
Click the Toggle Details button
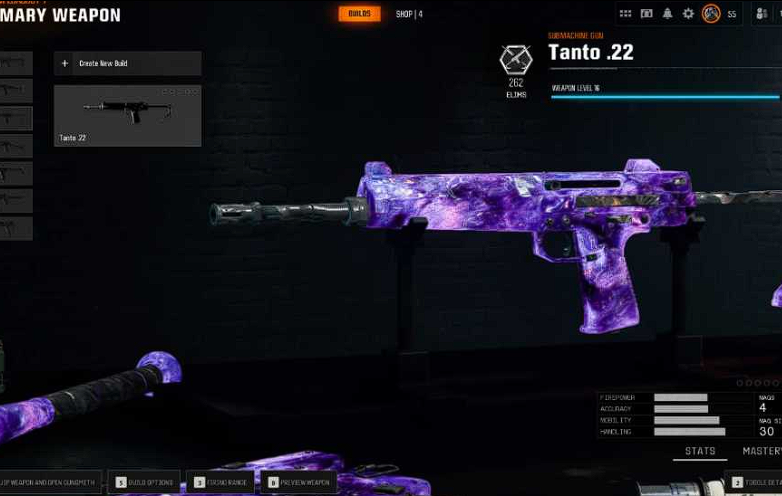(756, 482)
